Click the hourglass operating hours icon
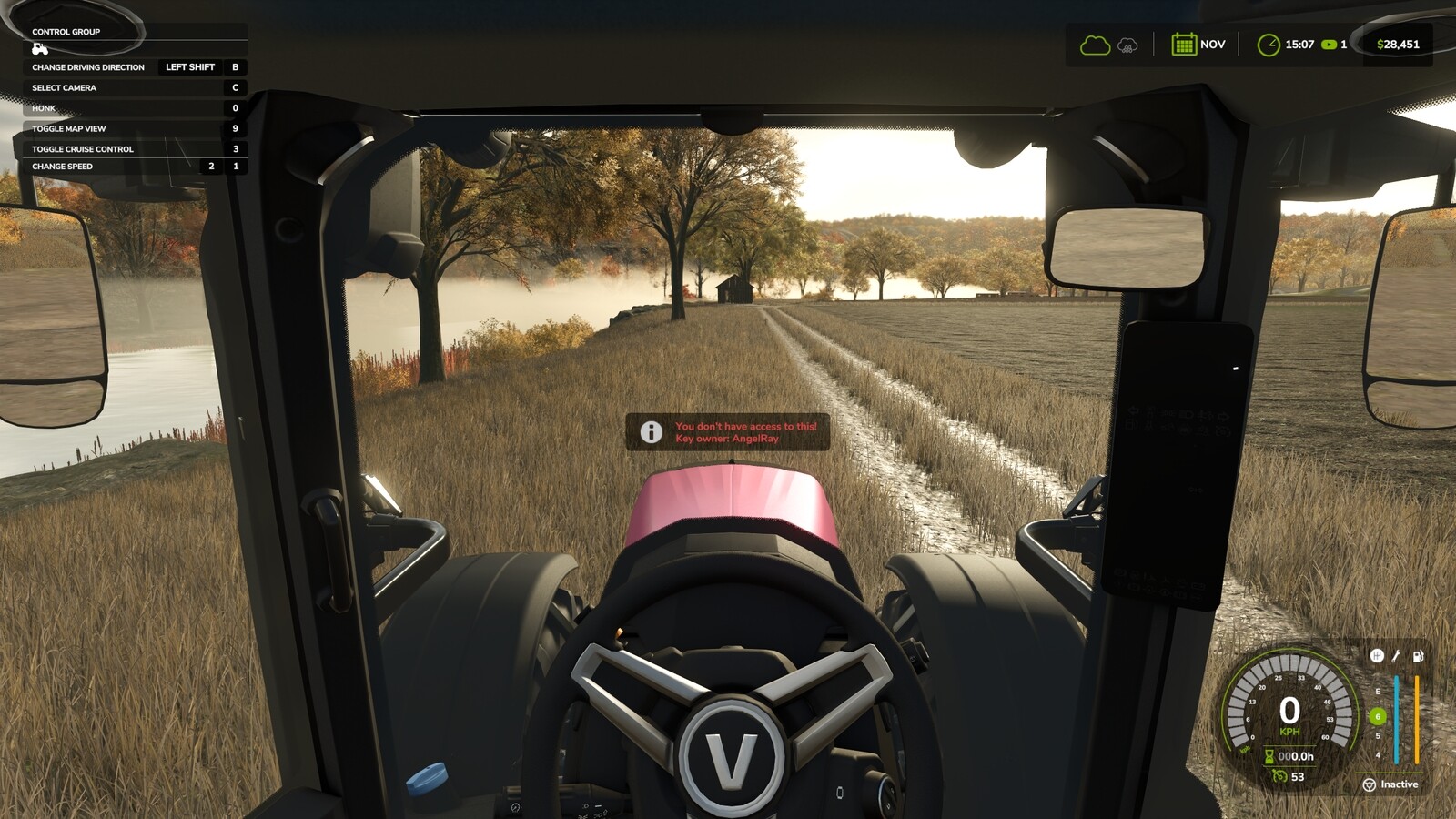 (x=1269, y=755)
